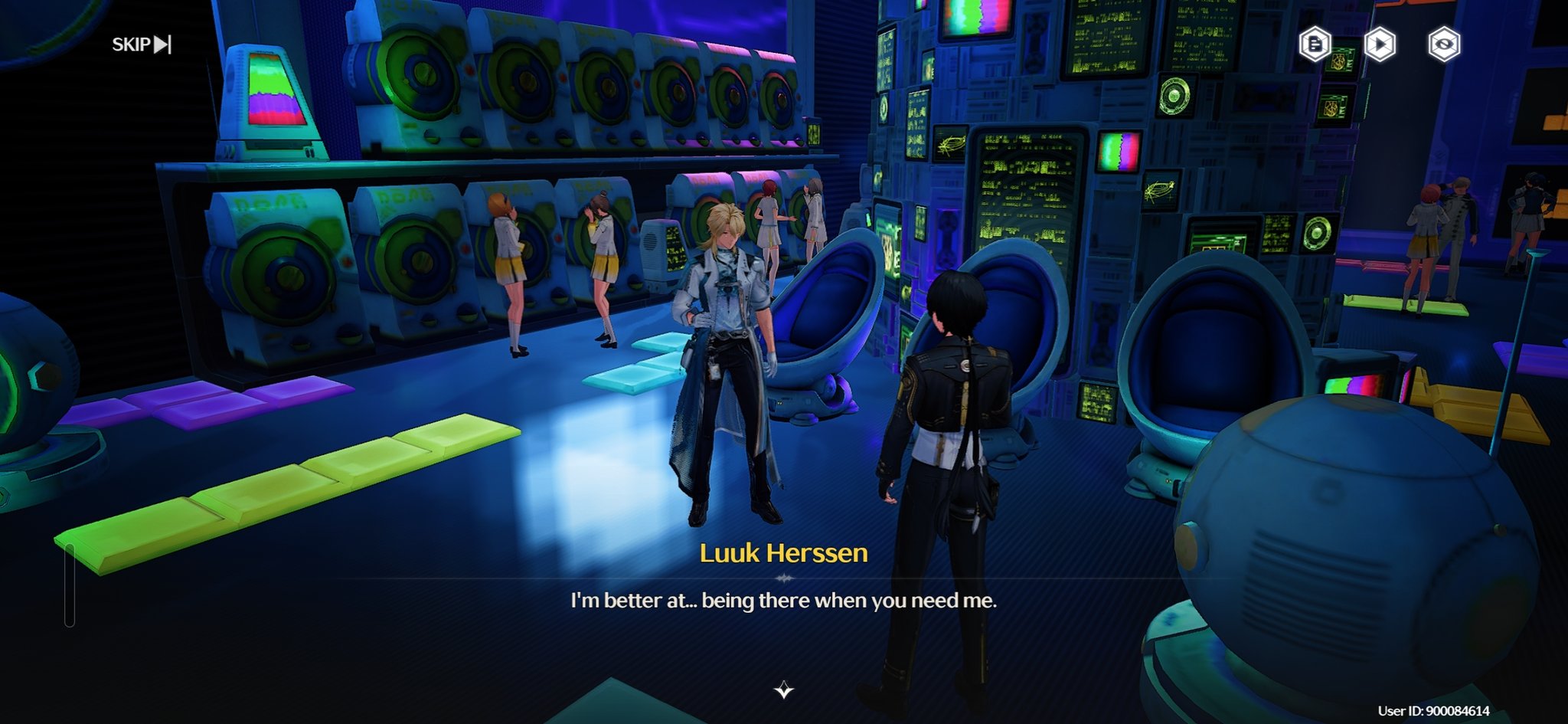
Task: Advance dialogue with the star continue indicator
Action: tap(783, 690)
